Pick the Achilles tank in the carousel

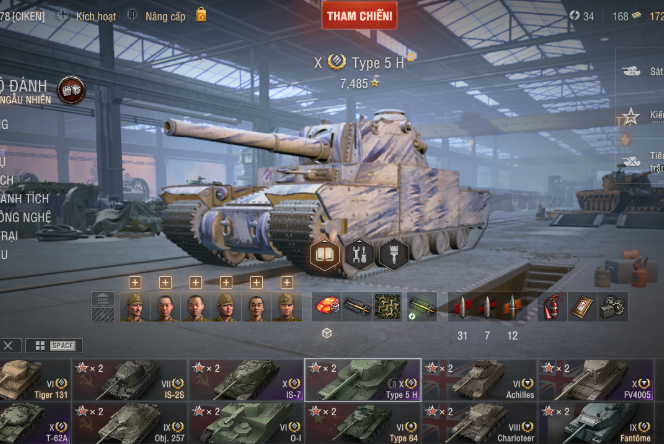480,380
